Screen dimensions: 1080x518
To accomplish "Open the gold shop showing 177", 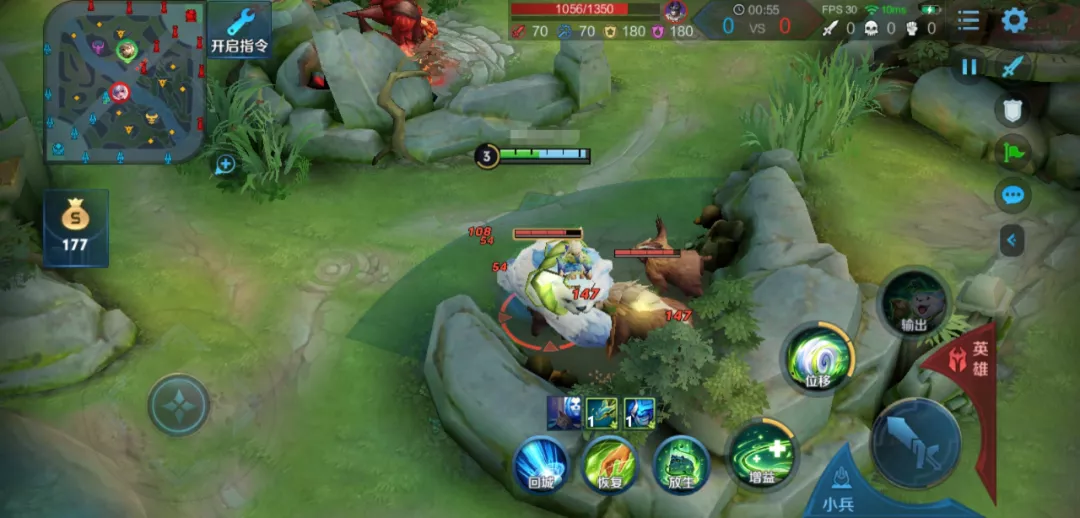I will click(x=75, y=227).
